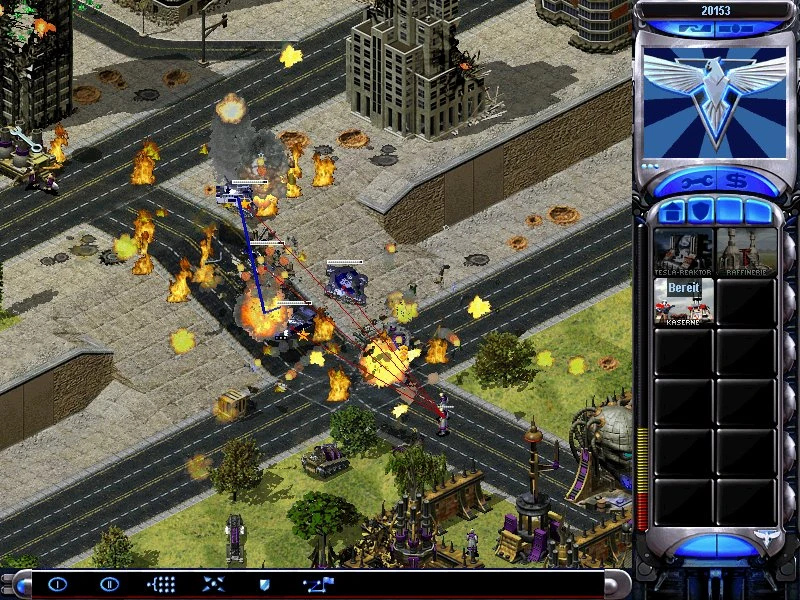Place the ready Kaserne building
800x600 pixels.
coord(684,301)
